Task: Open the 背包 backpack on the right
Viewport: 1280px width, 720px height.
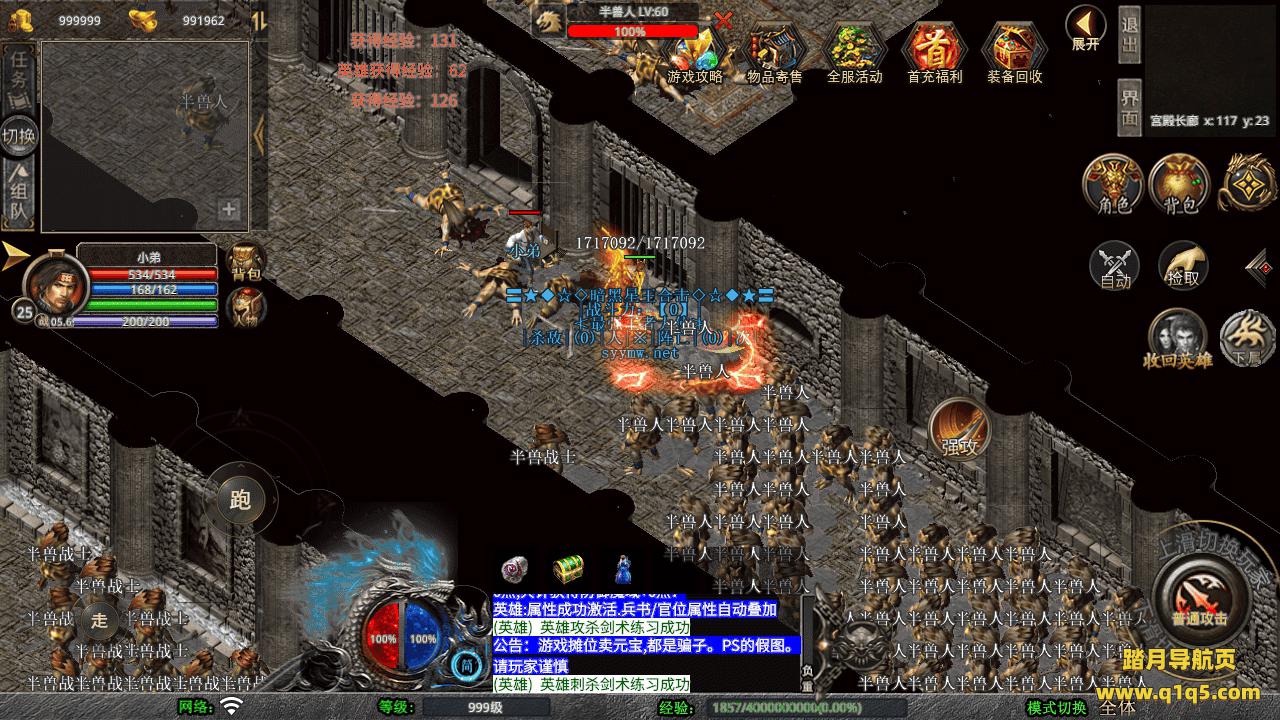Action: pos(1180,185)
